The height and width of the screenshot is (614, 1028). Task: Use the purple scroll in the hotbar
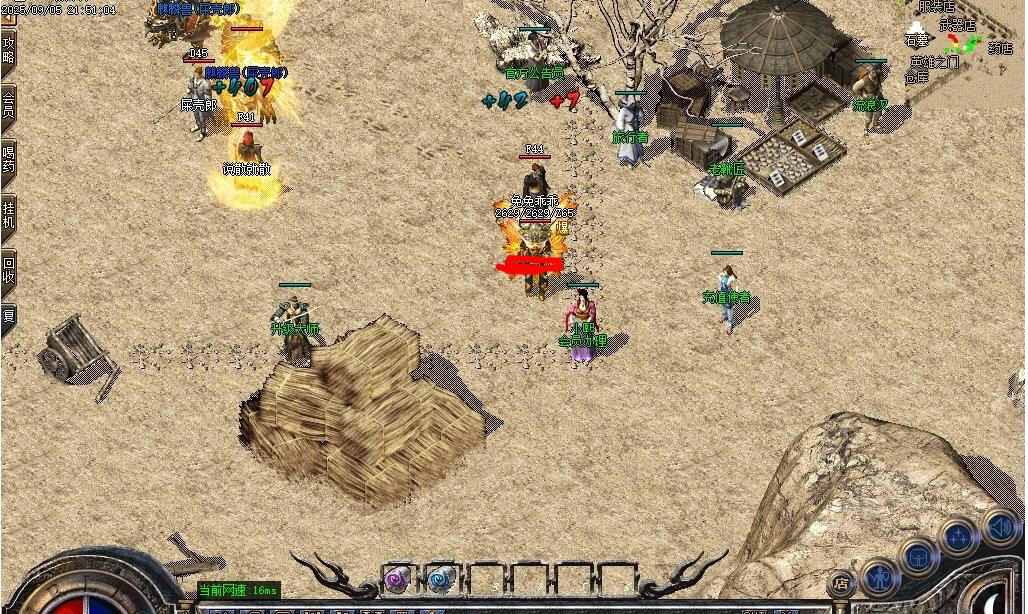click(x=398, y=579)
